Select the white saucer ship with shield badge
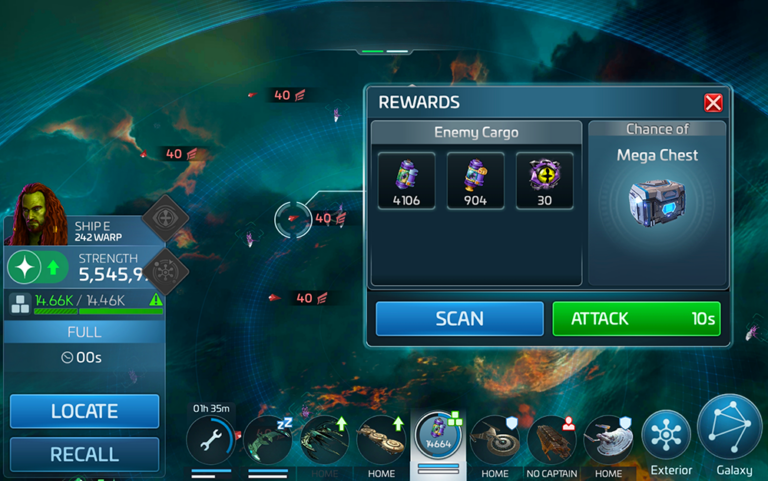The width and height of the screenshot is (768, 481). tap(608, 440)
